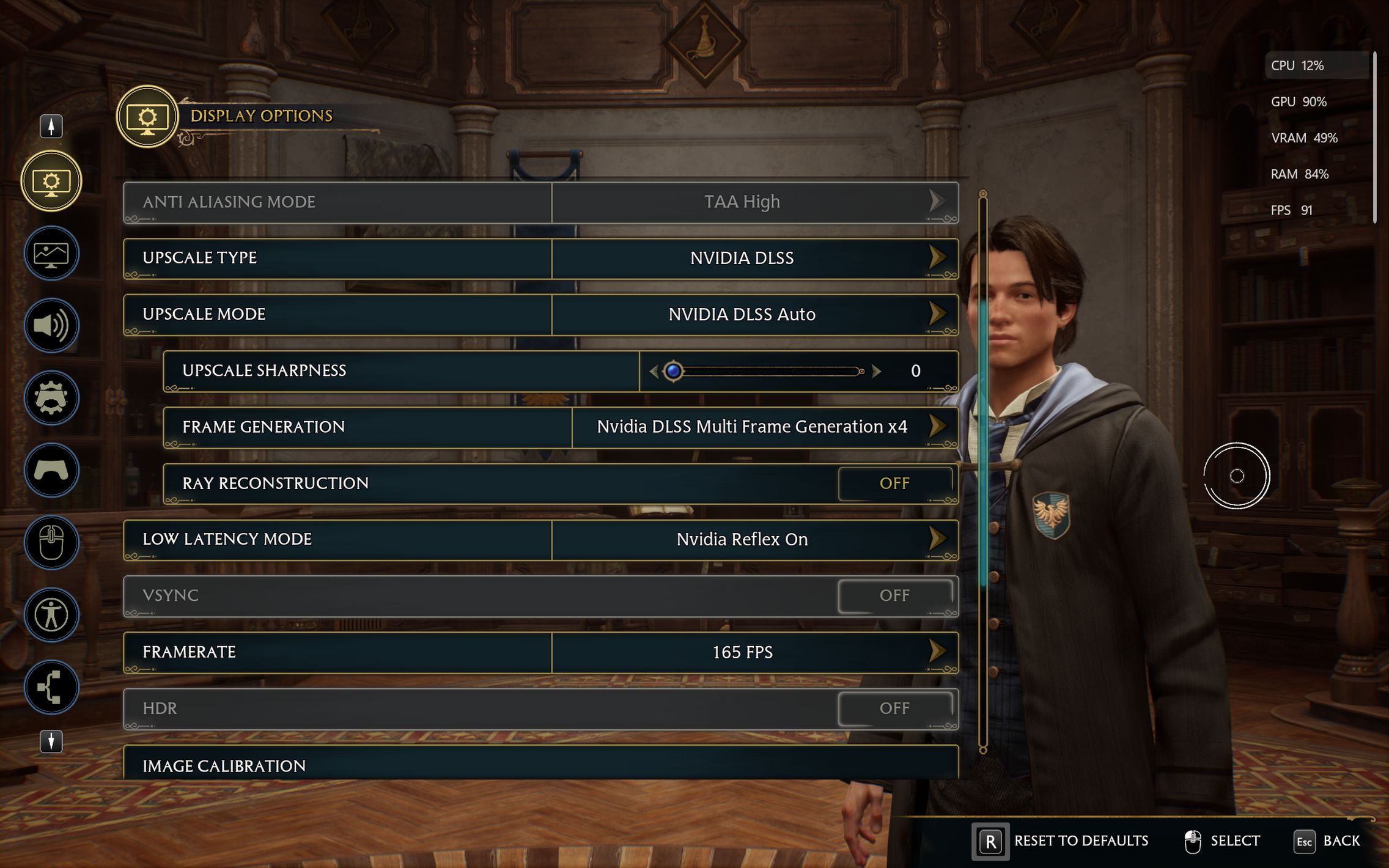Open the Accessibility Options tab
The image size is (1389, 868).
tap(51, 615)
